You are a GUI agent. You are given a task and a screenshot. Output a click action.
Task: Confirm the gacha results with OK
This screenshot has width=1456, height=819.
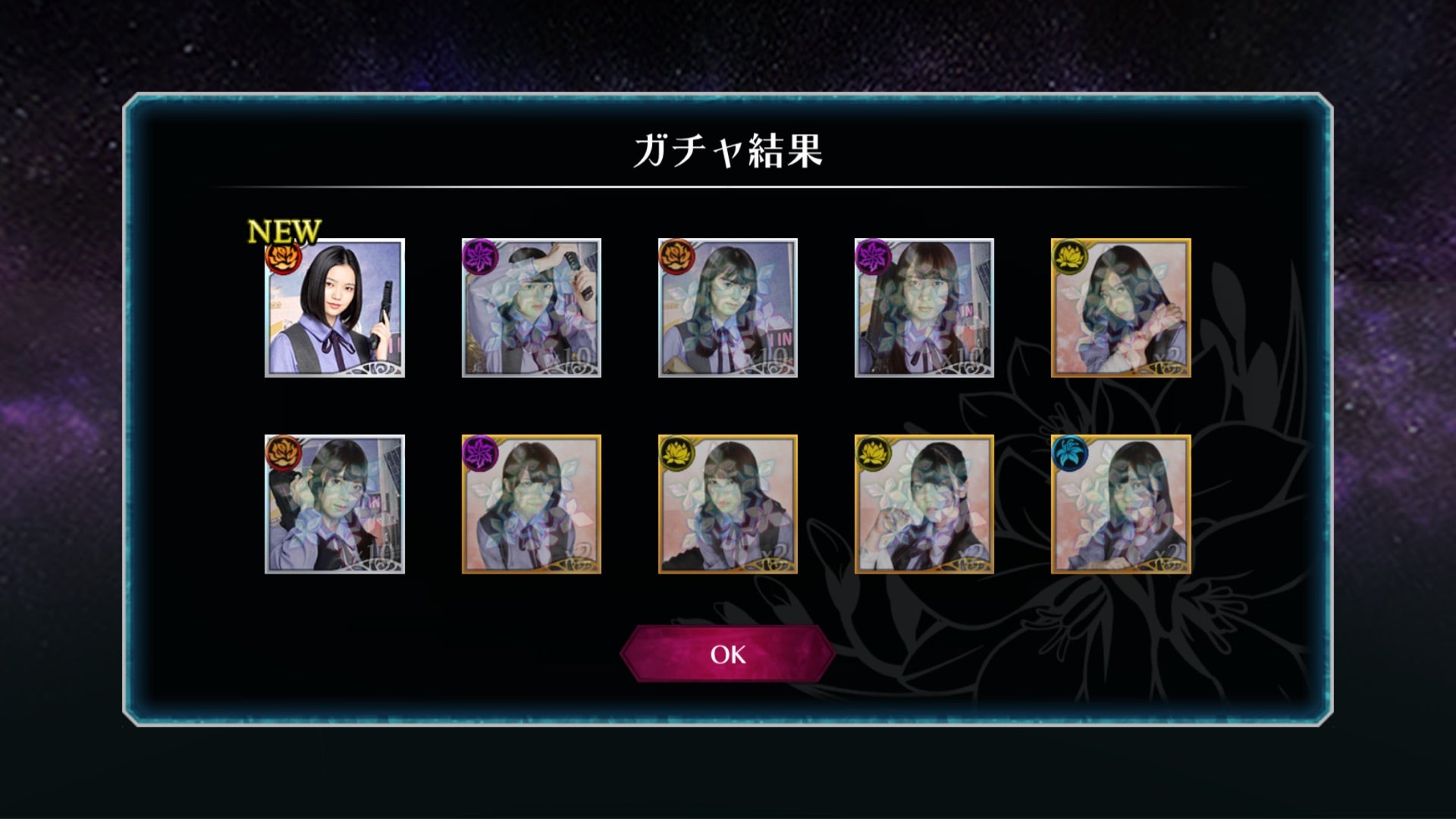tap(727, 654)
